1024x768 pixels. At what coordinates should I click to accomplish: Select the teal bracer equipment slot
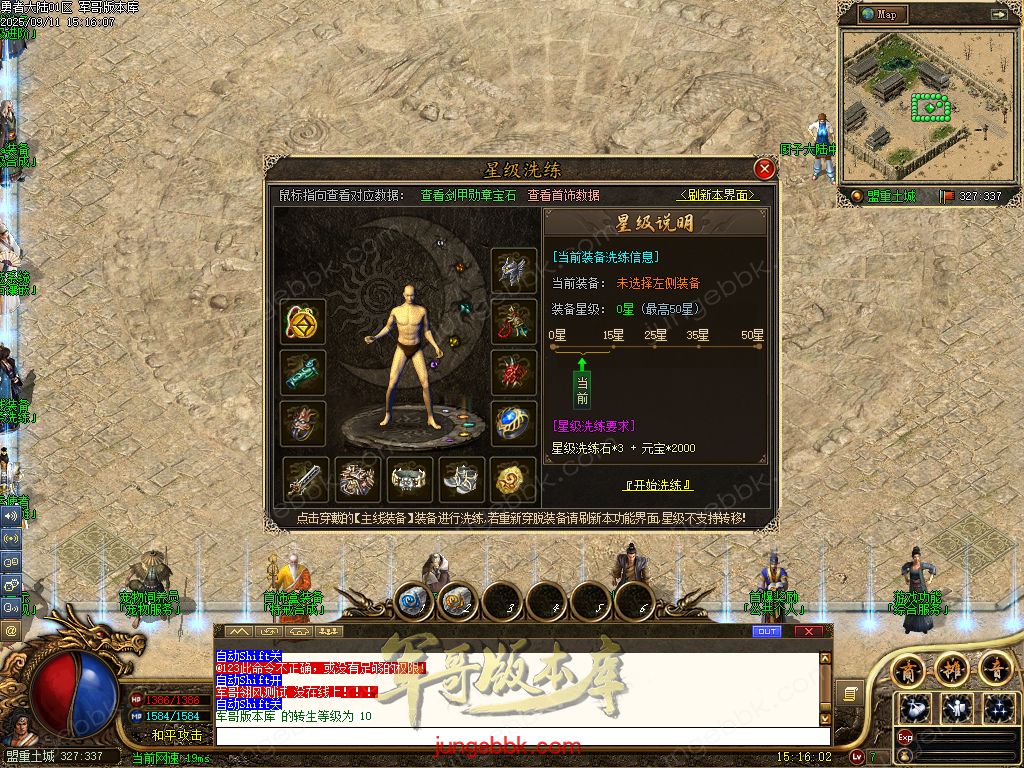pos(302,372)
